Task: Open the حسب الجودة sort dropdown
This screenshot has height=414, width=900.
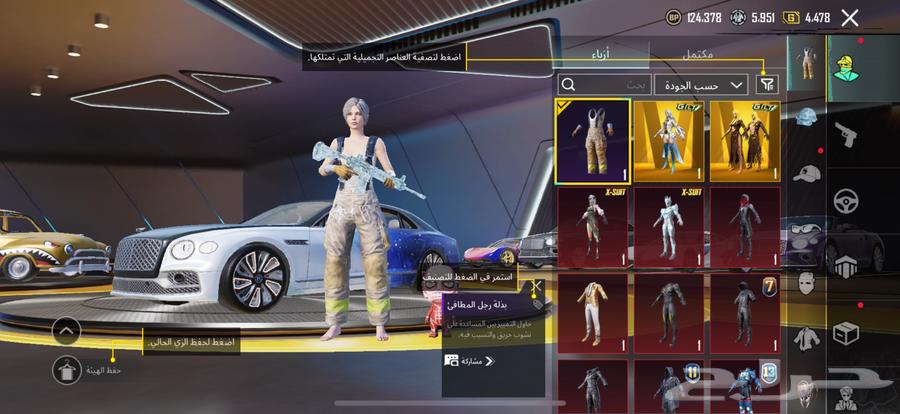Action: click(x=701, y=85)
